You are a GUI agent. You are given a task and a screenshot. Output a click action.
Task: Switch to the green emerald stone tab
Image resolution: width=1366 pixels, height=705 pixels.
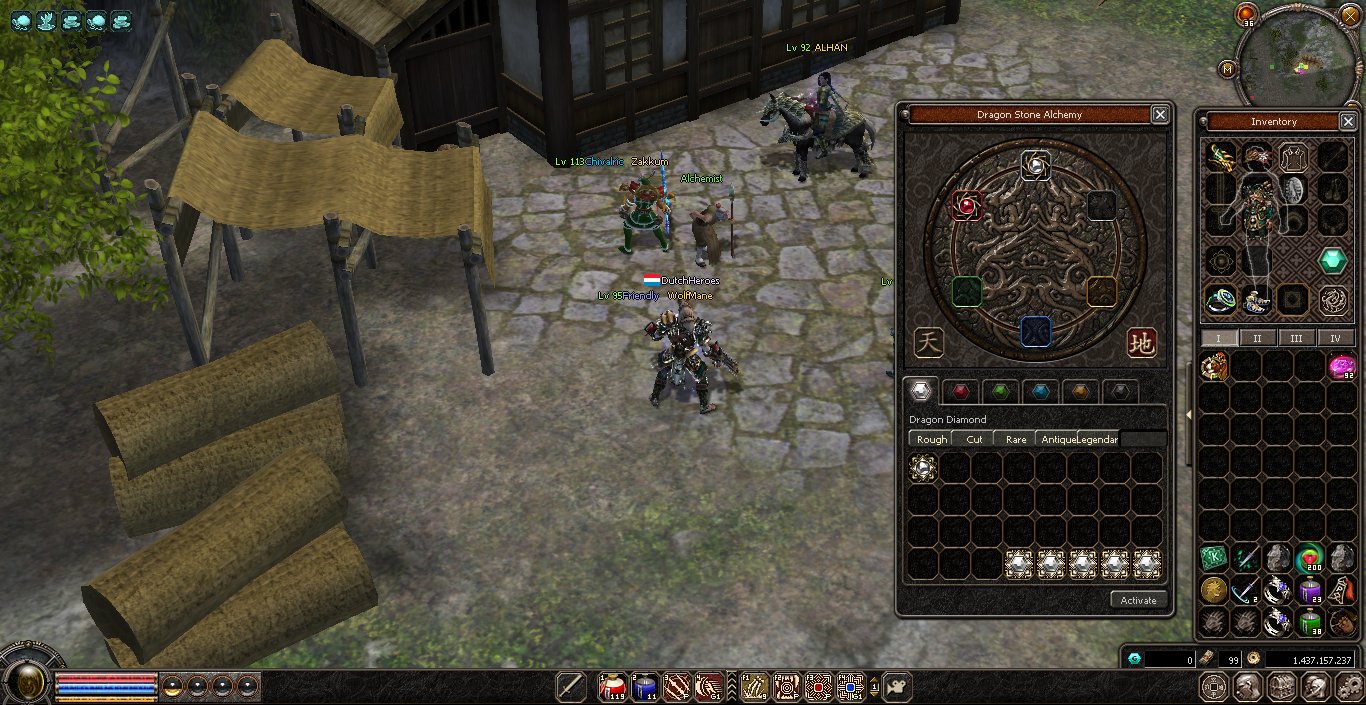1000,391
